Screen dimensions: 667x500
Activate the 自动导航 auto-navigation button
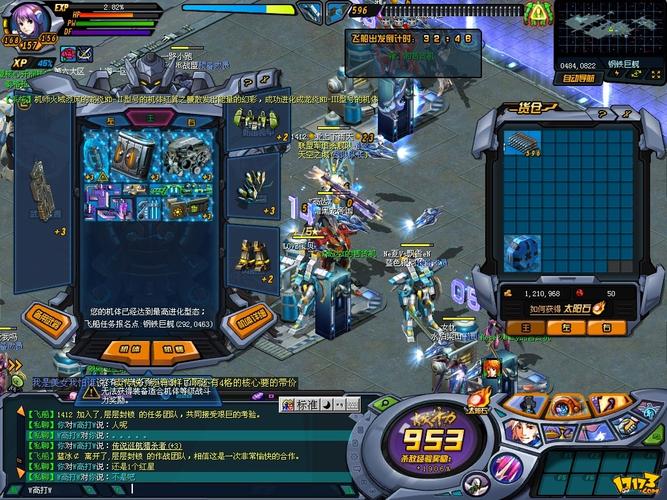pyautogui.click(x=581, y=77)
